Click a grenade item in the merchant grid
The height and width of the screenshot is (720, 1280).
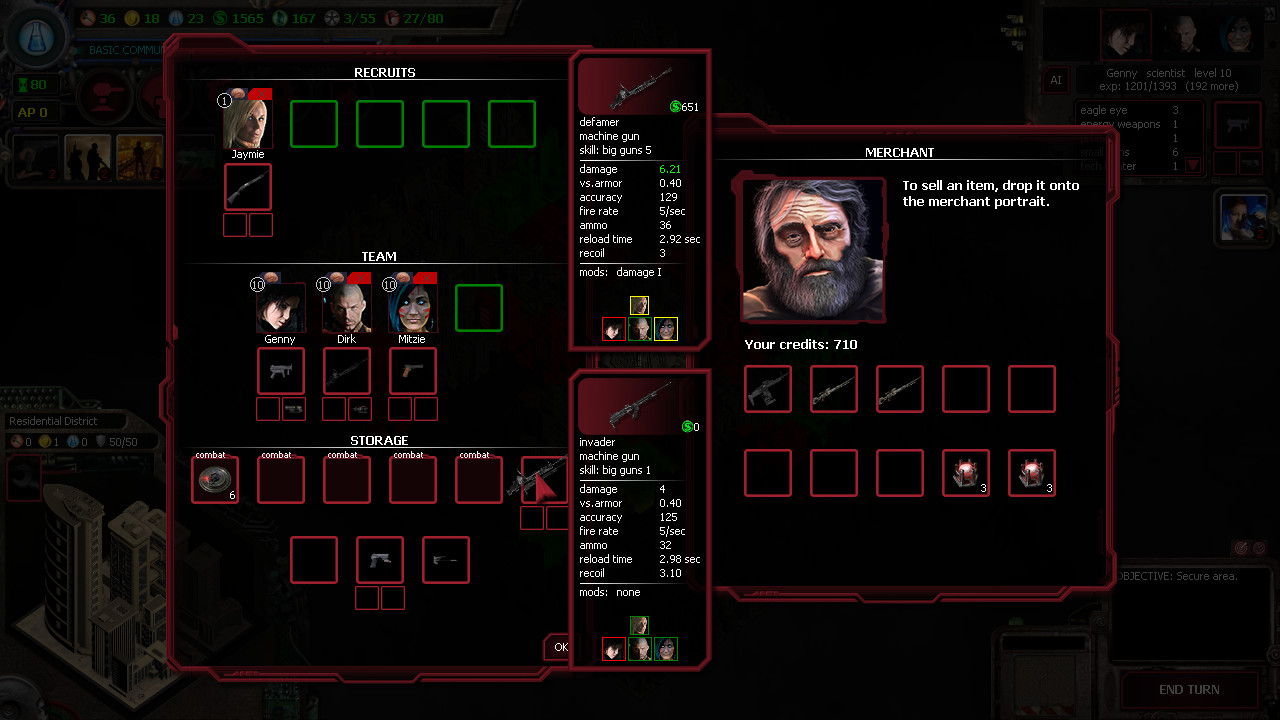click(965, 473)
